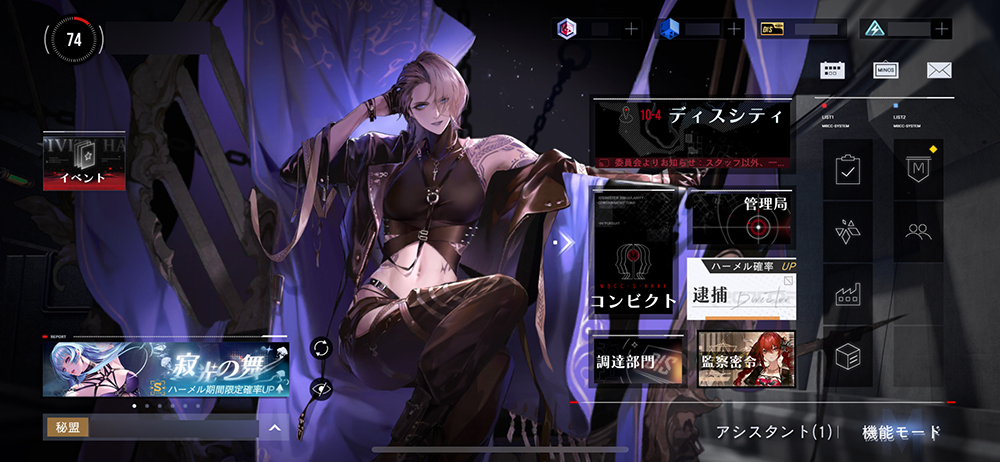Viewport: 1000px width, 462px height.
Task: Swap the assistant with the rotate icon
Action: pyautogui.click(x=321, y=348)
